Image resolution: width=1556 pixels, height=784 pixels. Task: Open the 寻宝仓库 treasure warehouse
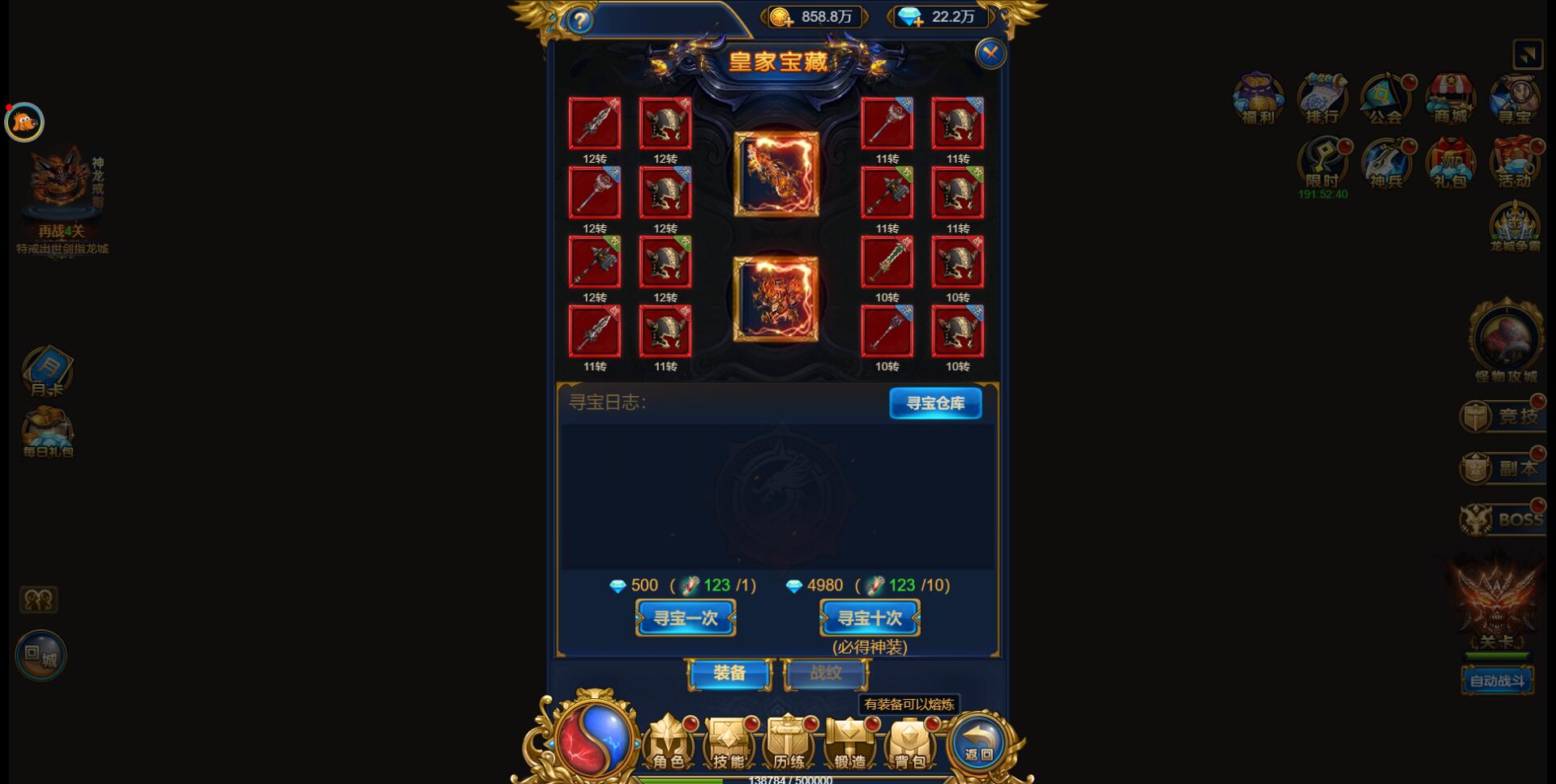coord(935,403)
